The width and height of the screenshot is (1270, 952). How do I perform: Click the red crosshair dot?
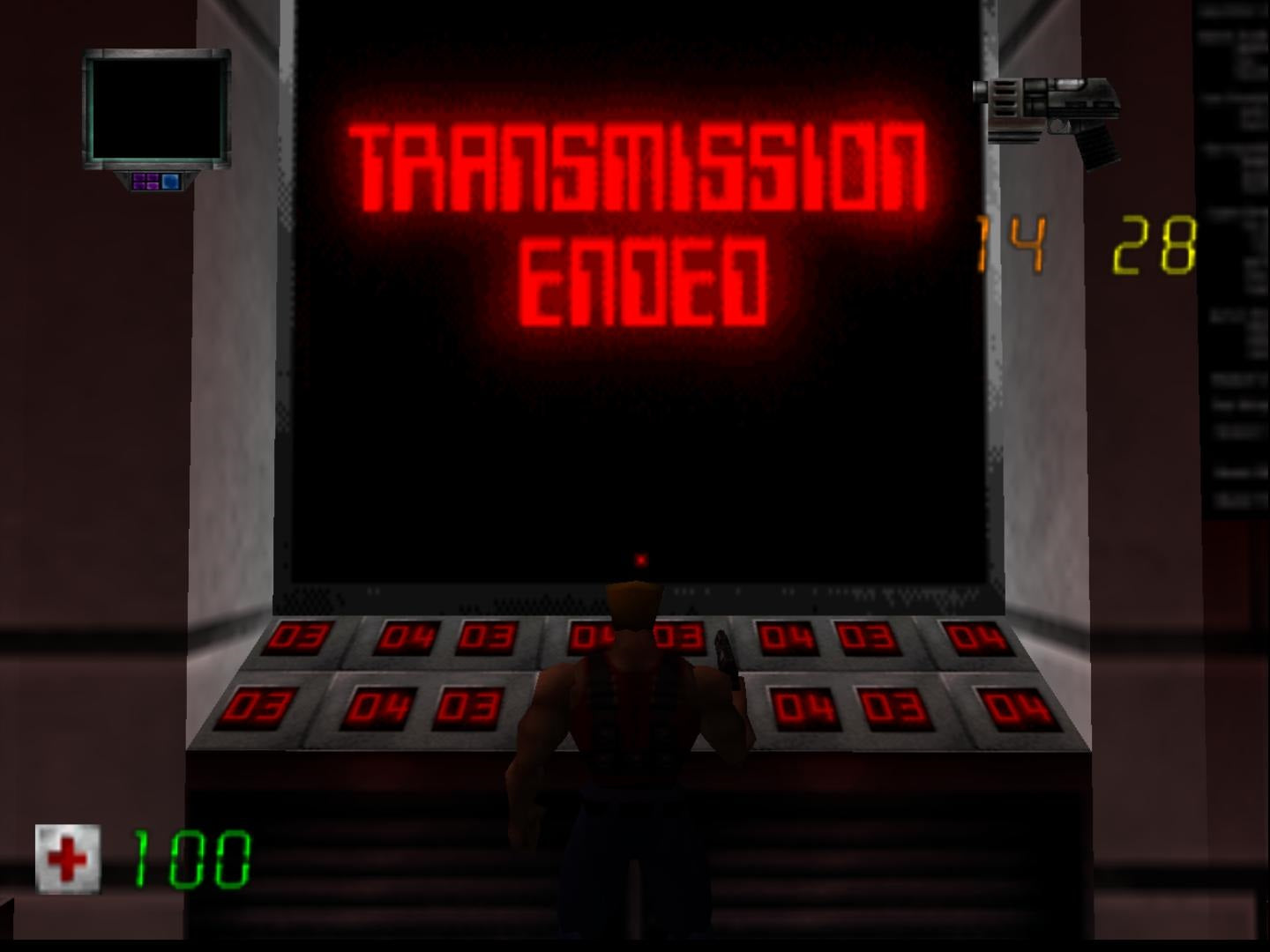tap(640, 558)
